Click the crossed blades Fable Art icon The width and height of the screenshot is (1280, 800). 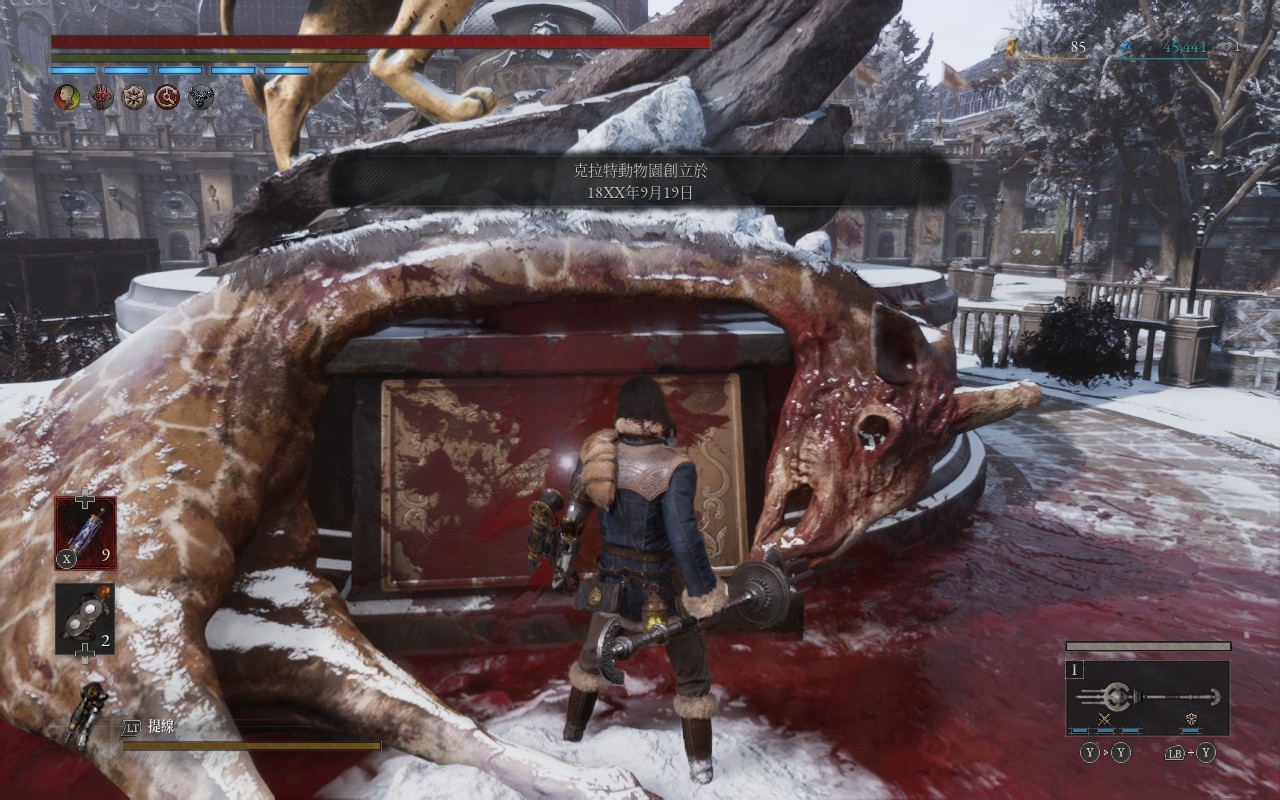[1105, 719]
